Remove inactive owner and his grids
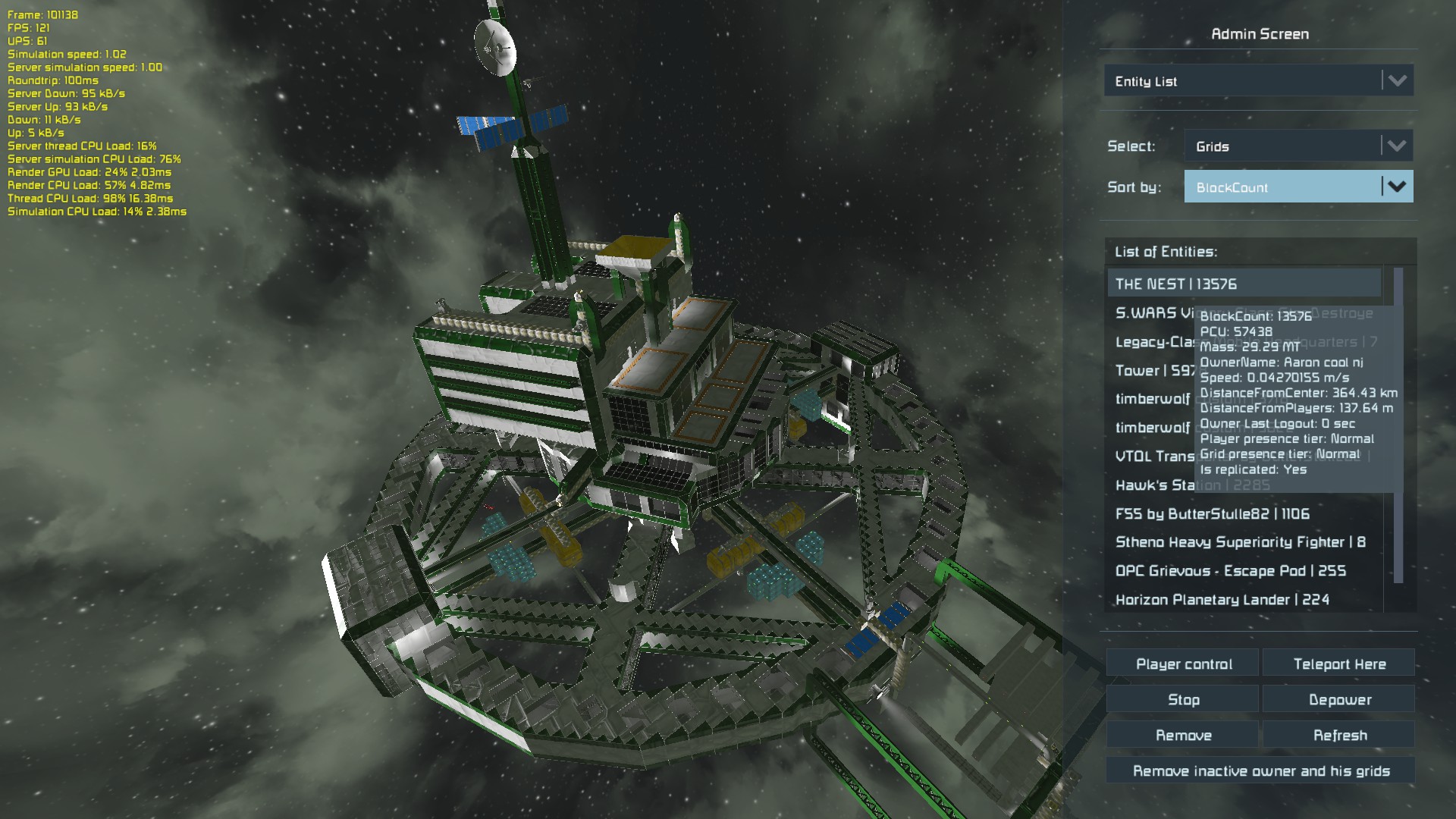The image size is (1456, 819). pyautogui.click(x=1260, y=770)
